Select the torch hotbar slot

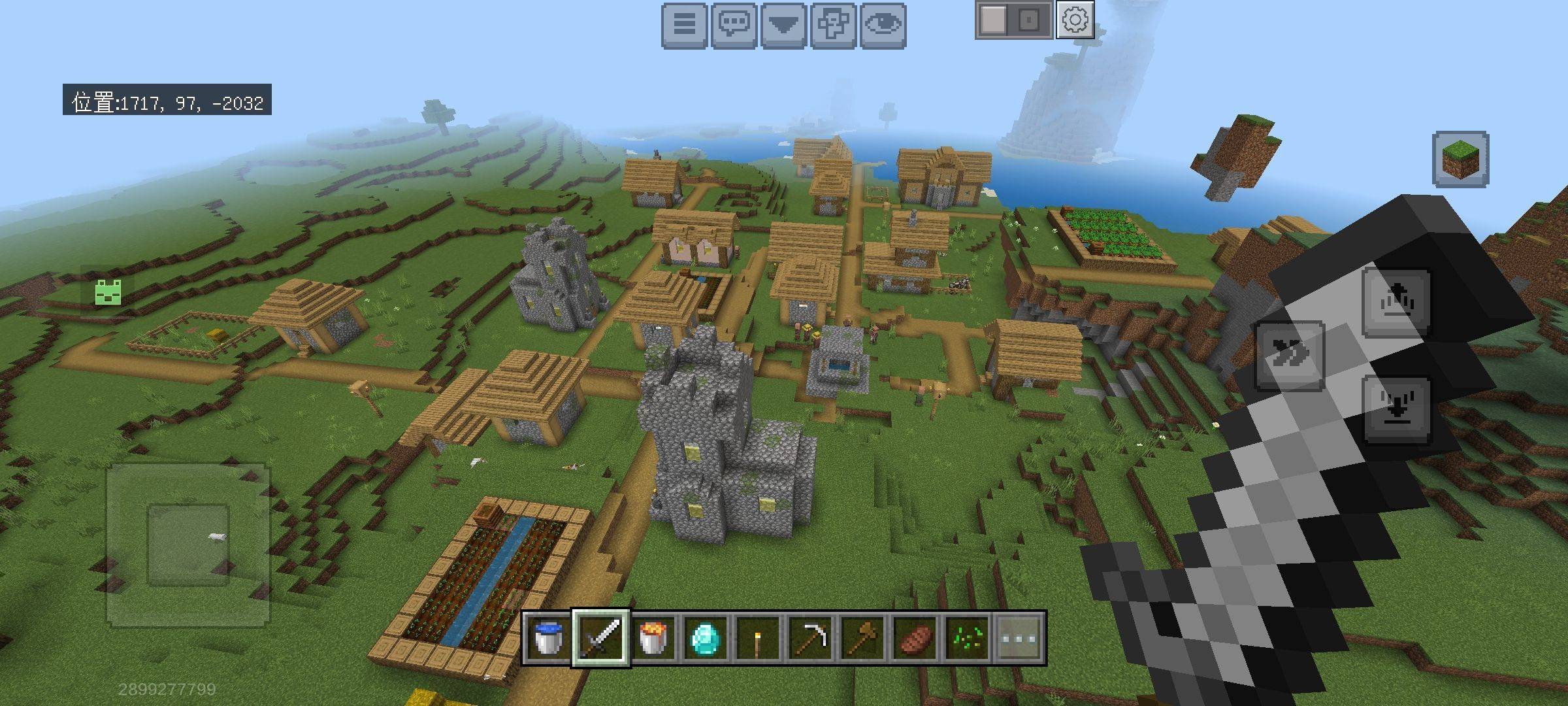(x=758, y=637)
